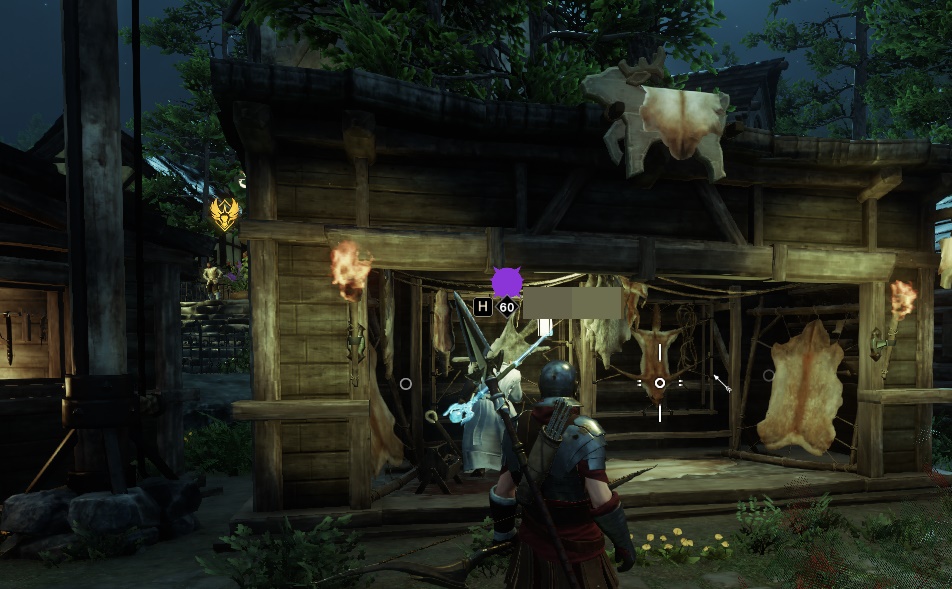Select the purple spiky nameplate icon
This screenshot has height=589, width=952.
(x=507, y=282)
